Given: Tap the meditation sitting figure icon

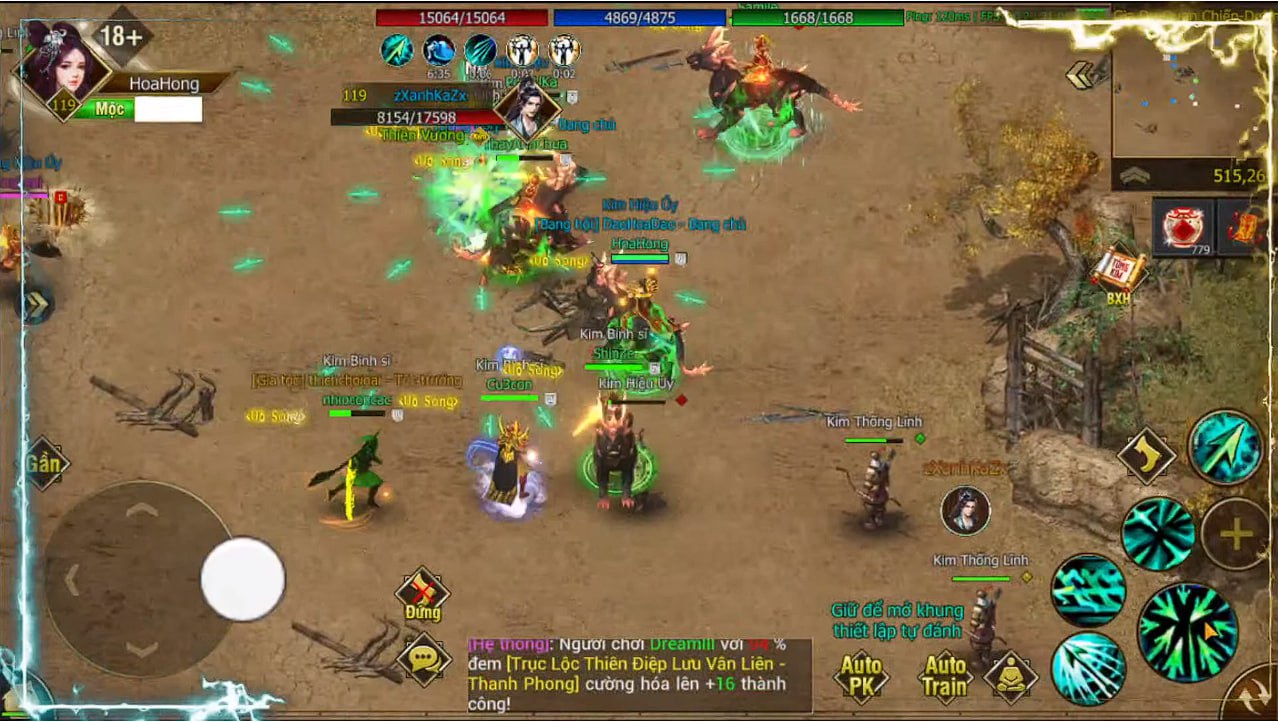Looking at the screenshot, I should pyautogui.click(x=1011, y=675).
